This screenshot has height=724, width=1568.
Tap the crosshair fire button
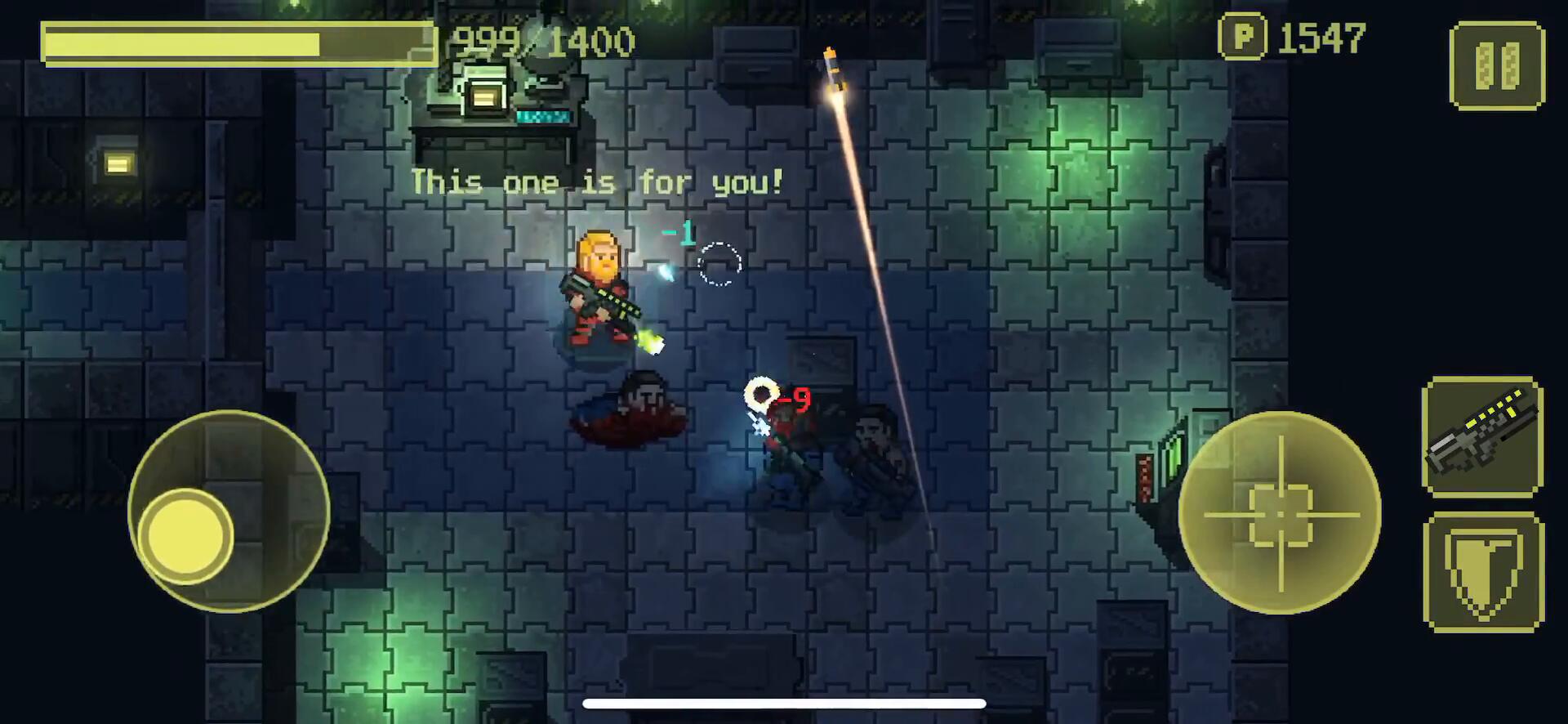tap(1280, 513)
